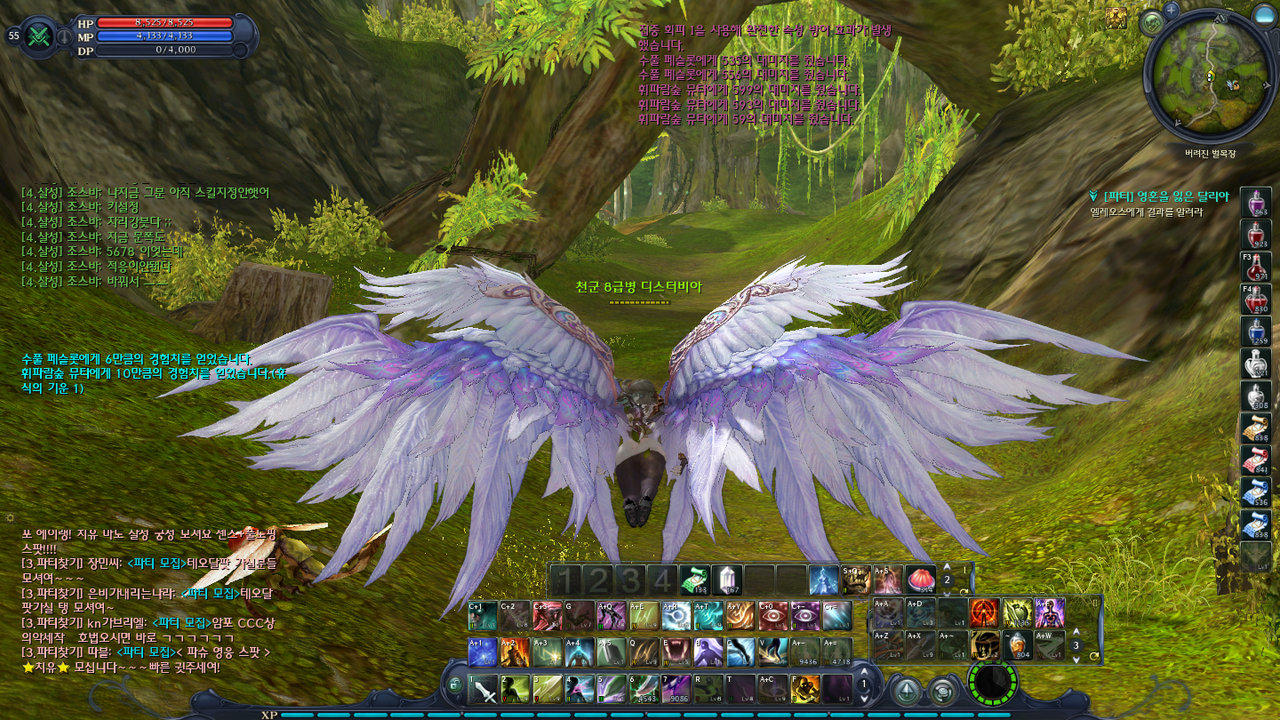Activate the sword skill in slot 1
Screen dimensions: 1280x720
coord(484,688)
